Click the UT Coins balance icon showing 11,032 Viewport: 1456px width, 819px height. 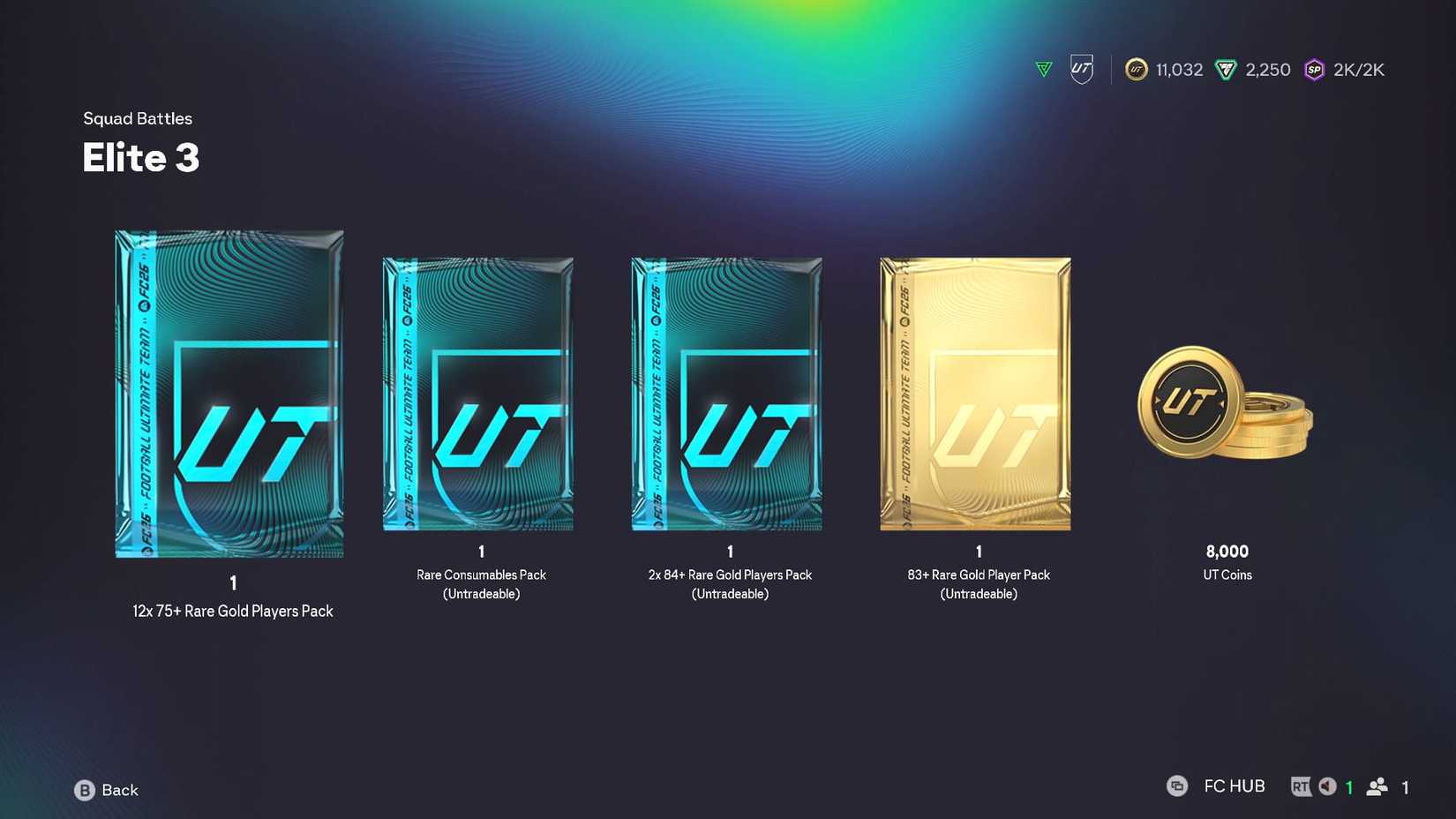1135,69
